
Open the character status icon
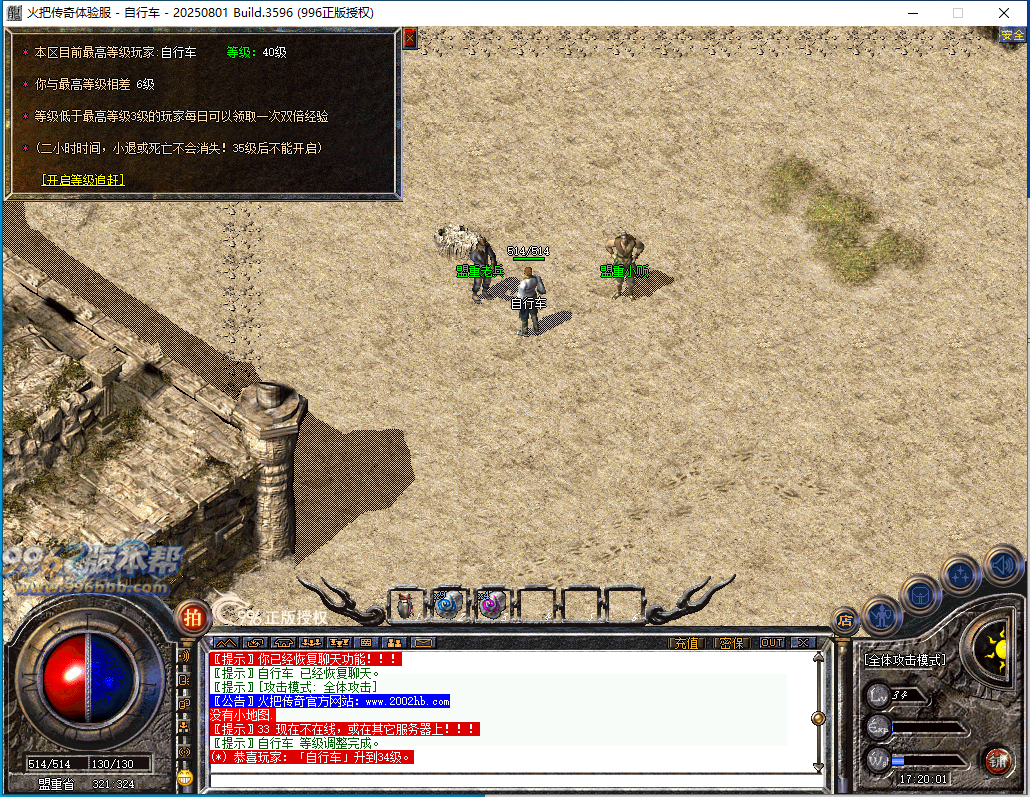pyautogui.click(x=882, y=616)
